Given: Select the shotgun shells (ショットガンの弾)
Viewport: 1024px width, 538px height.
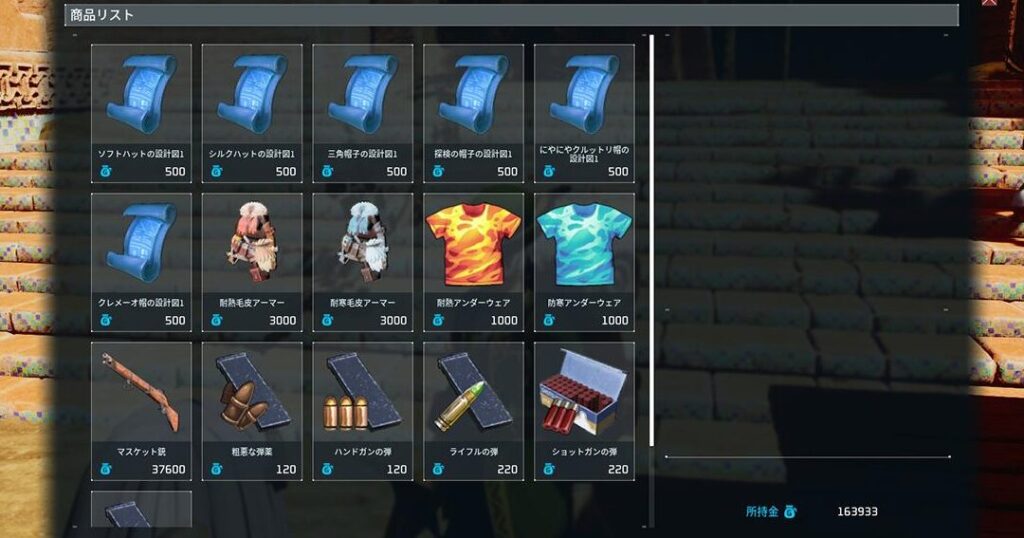Looking at the screenshot, I should tap(584, 411).
